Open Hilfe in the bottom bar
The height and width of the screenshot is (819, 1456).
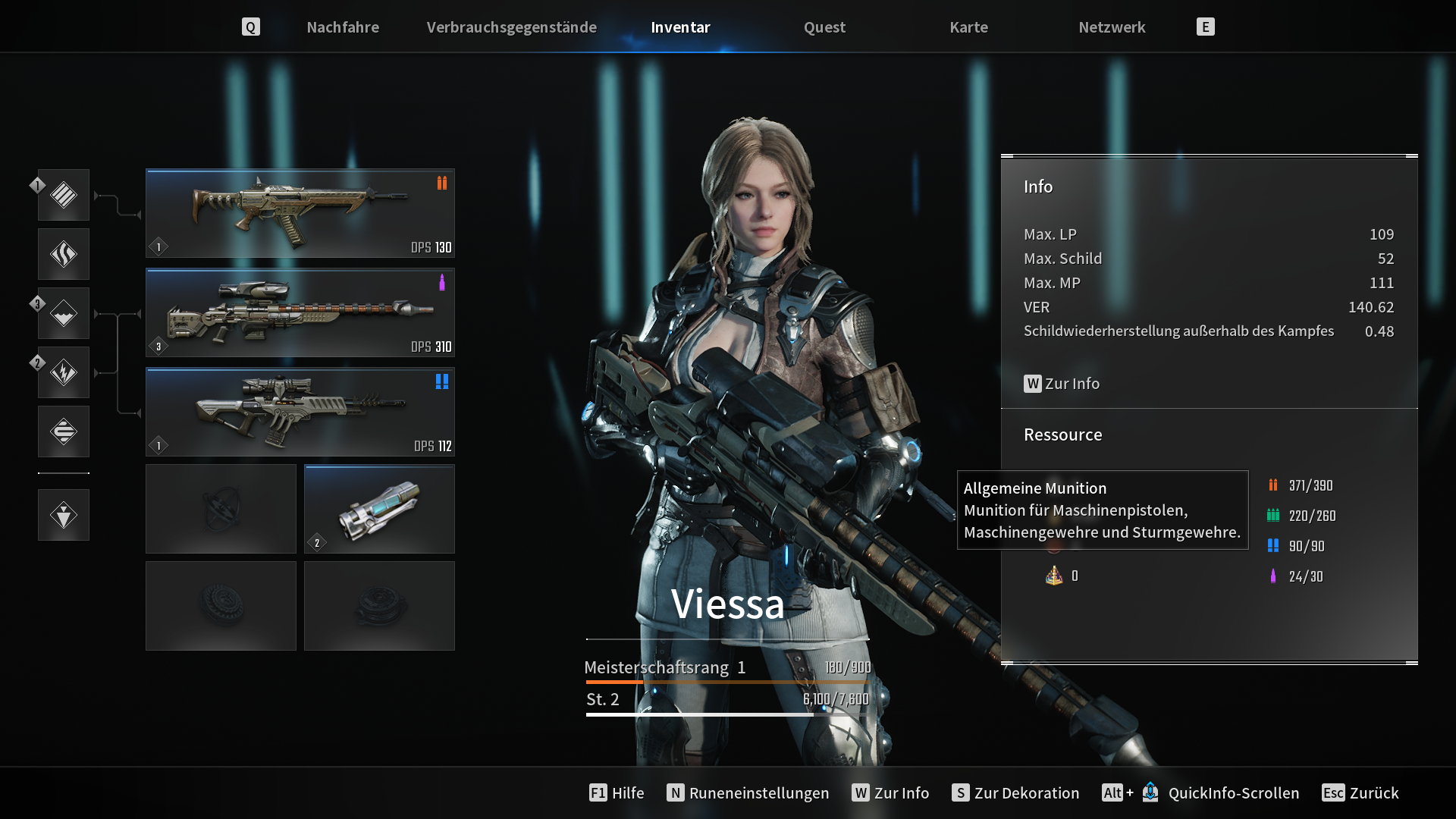click(x=617, y=792)
